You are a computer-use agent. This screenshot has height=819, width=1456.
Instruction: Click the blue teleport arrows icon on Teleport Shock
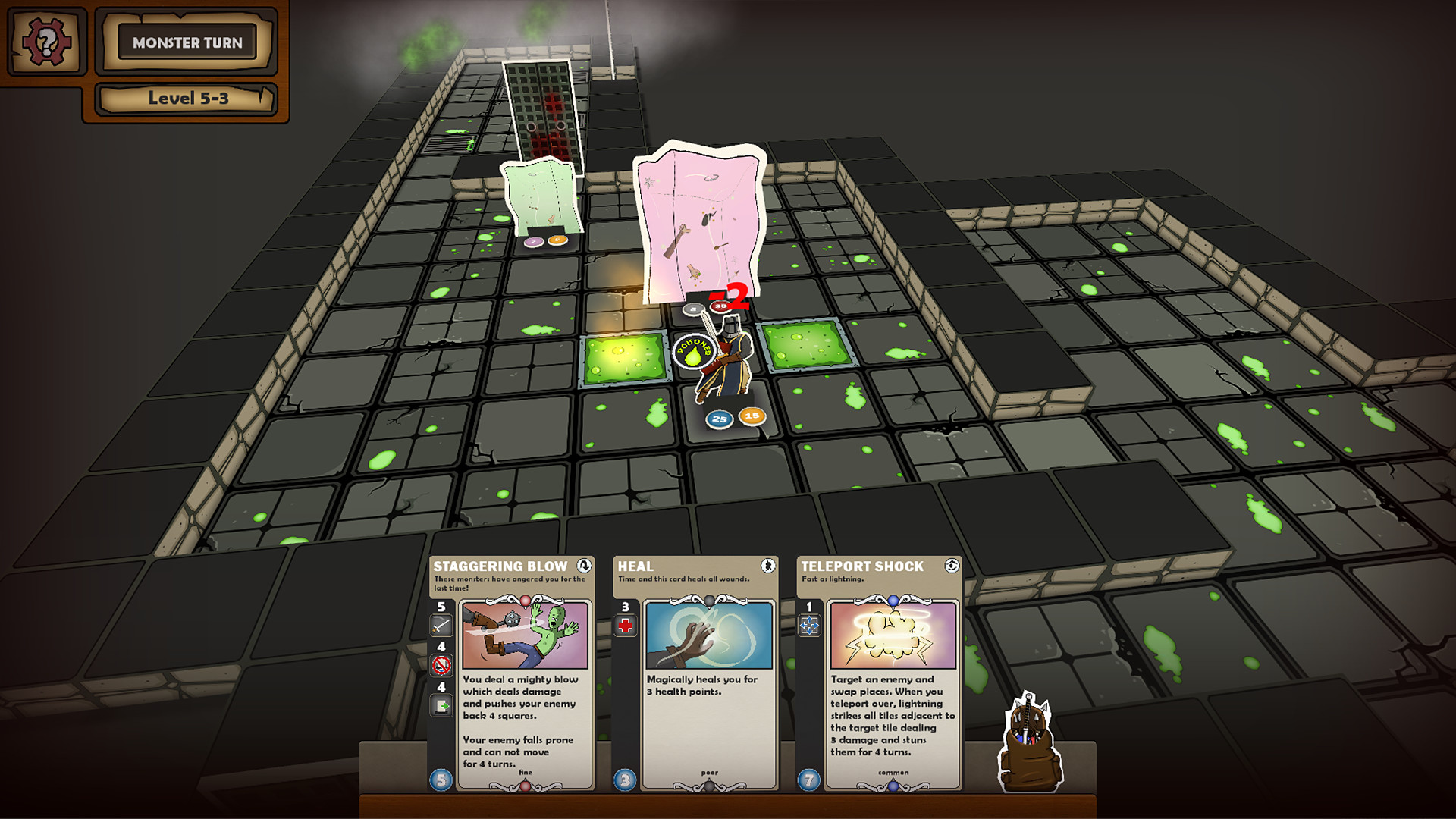(x=810, y=625)
